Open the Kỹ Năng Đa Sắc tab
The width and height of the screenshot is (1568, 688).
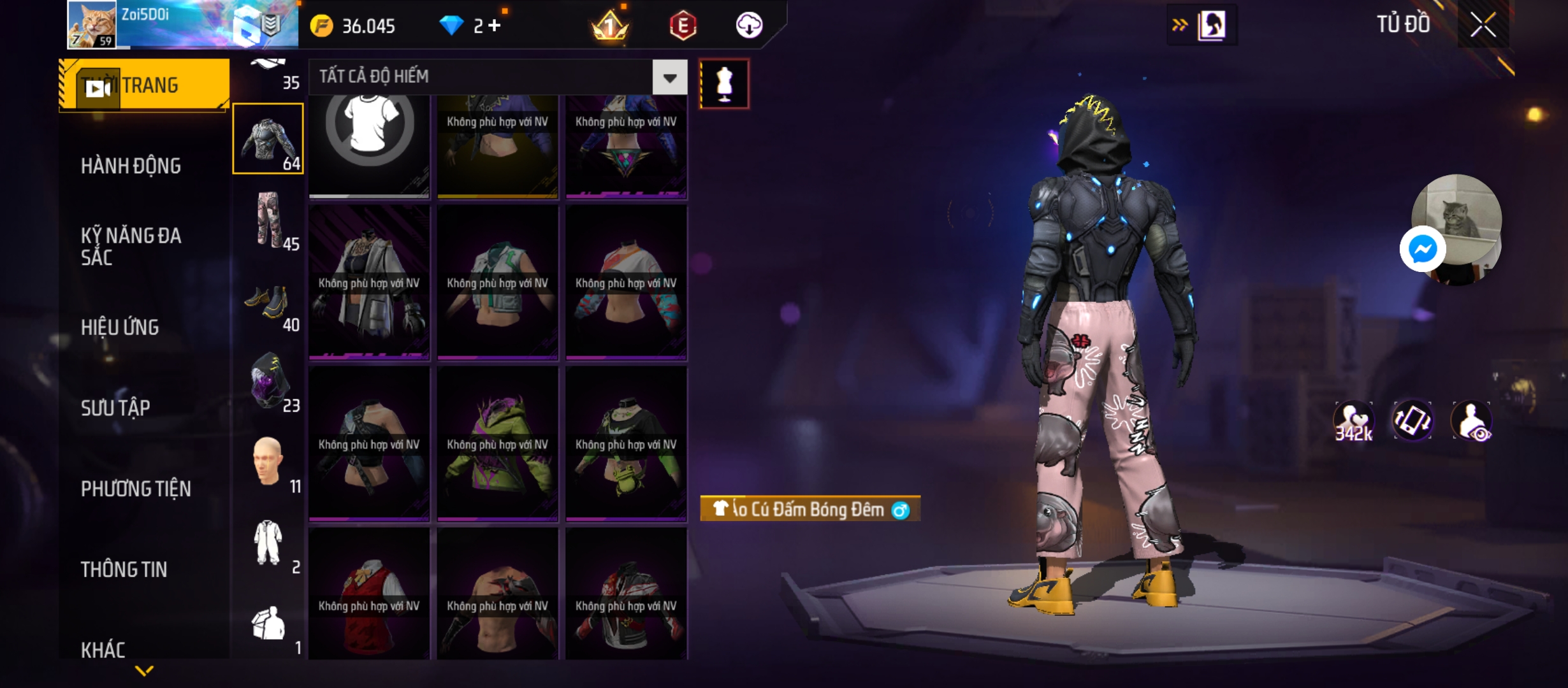pos(131,247)
